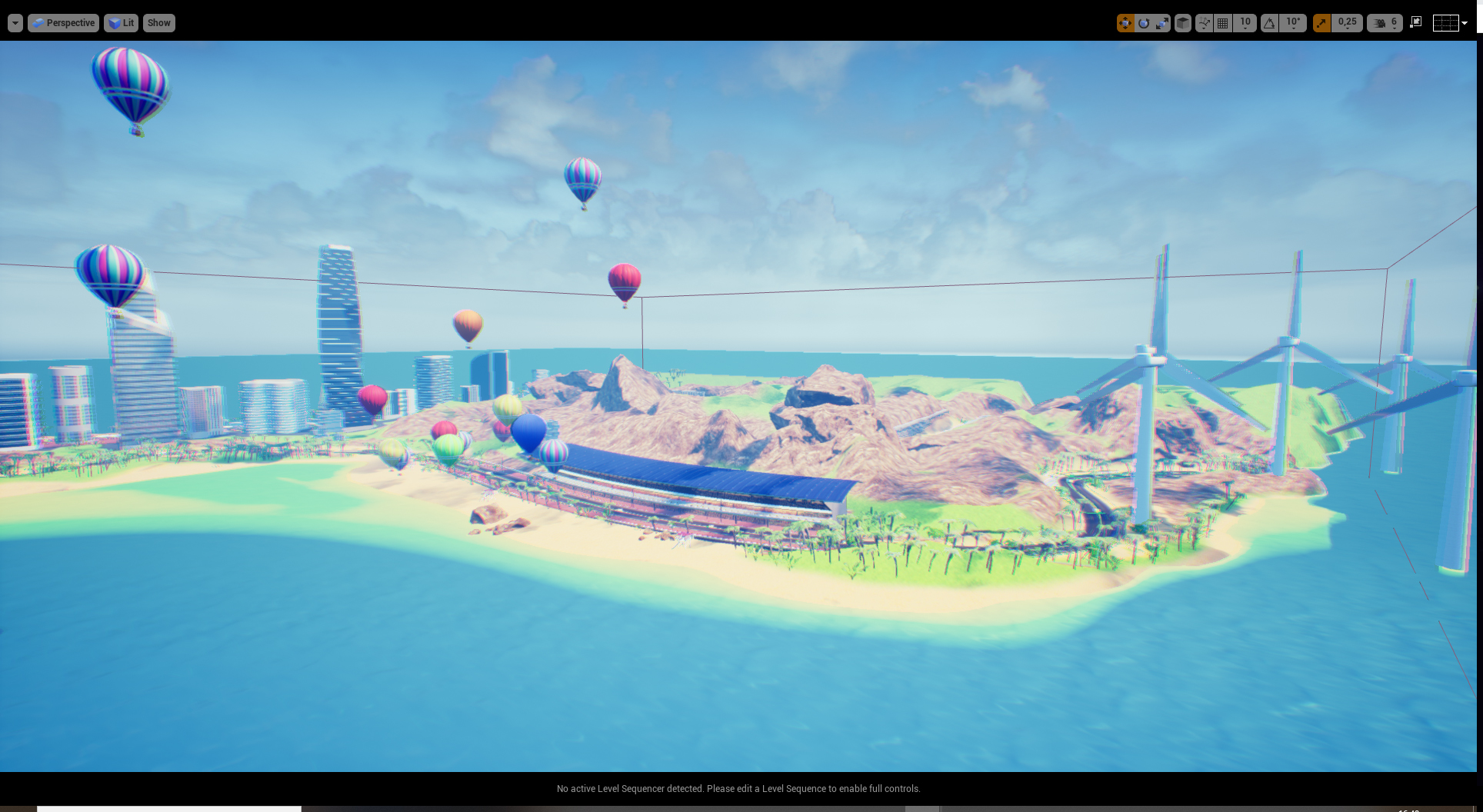Switch to the rotate gizmo tool
This screenshot has height=812, width=1483.
(1144, 23)
